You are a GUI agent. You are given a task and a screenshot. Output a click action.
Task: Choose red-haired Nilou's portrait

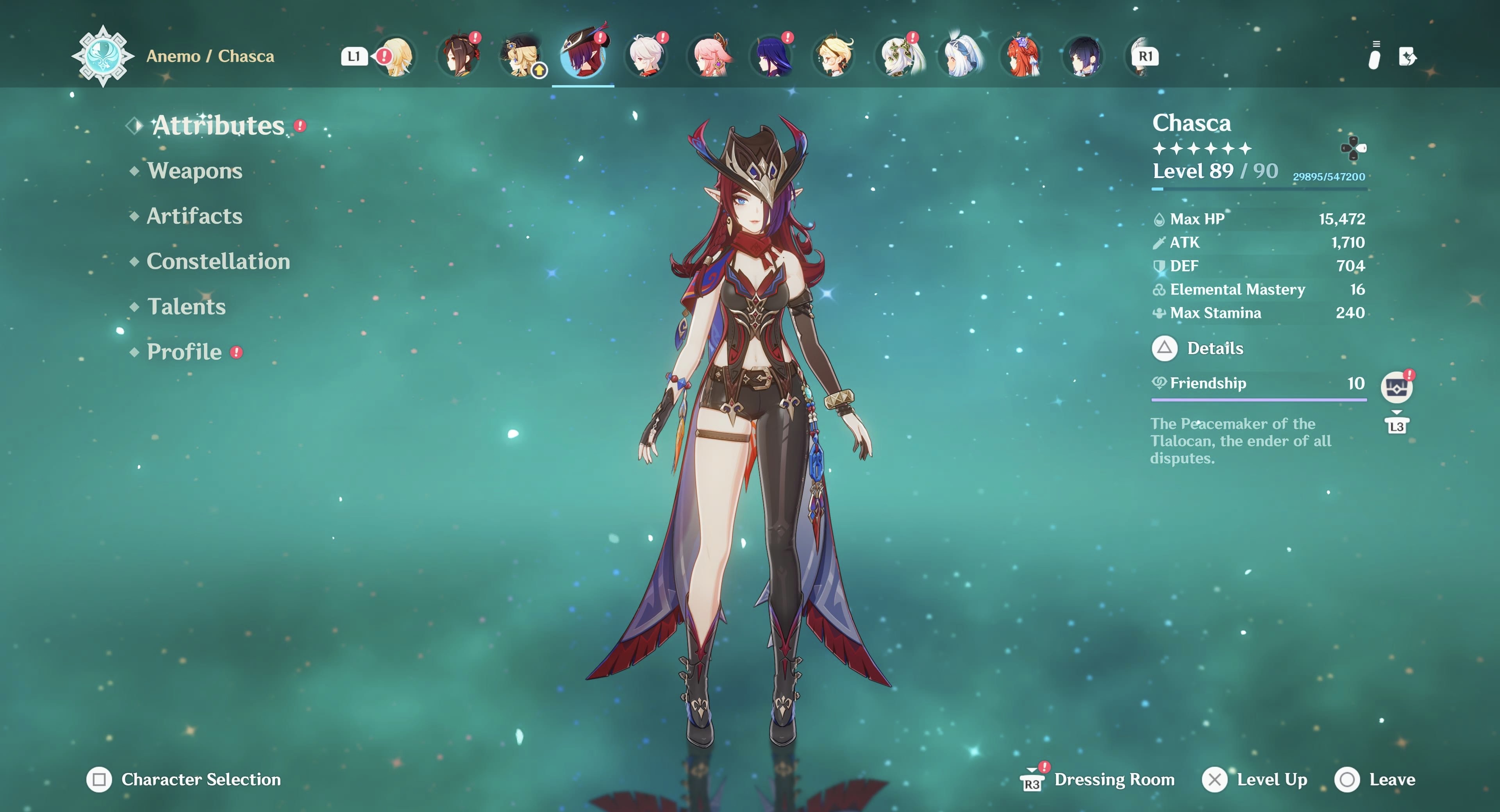pyautogui.click(x=1023, y=57)
